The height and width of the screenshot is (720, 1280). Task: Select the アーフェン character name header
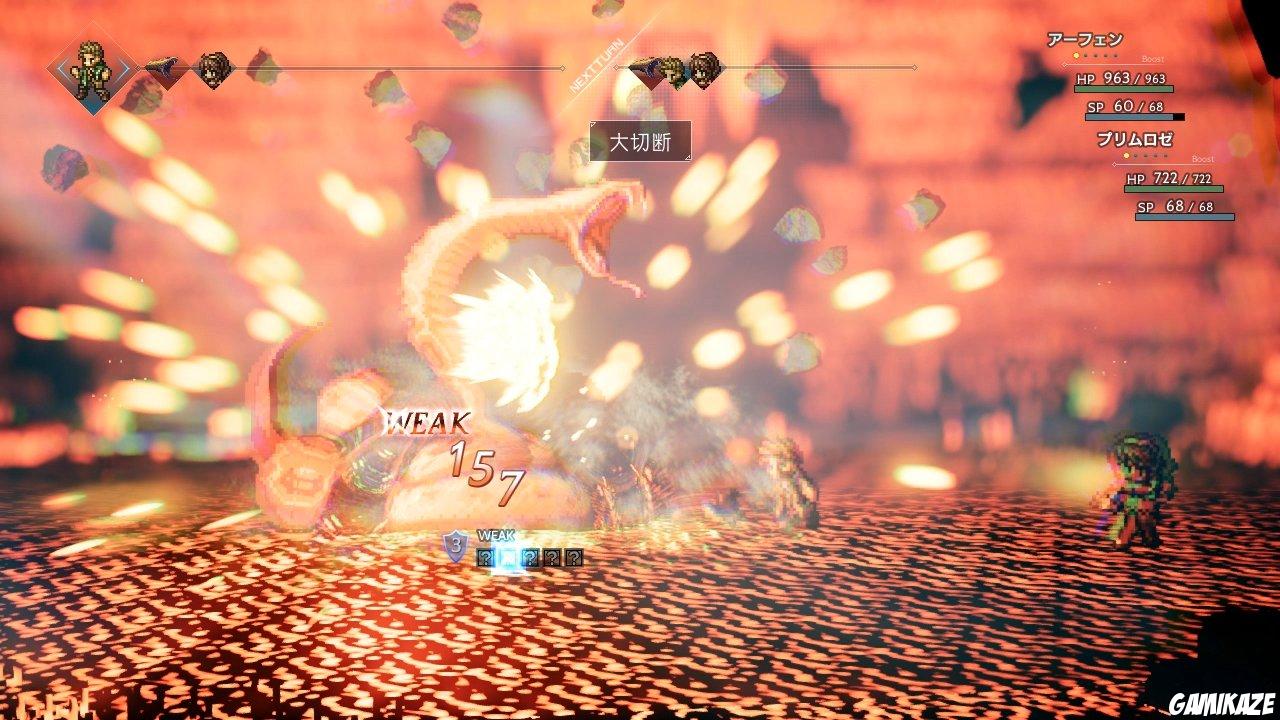point(1085,40)
